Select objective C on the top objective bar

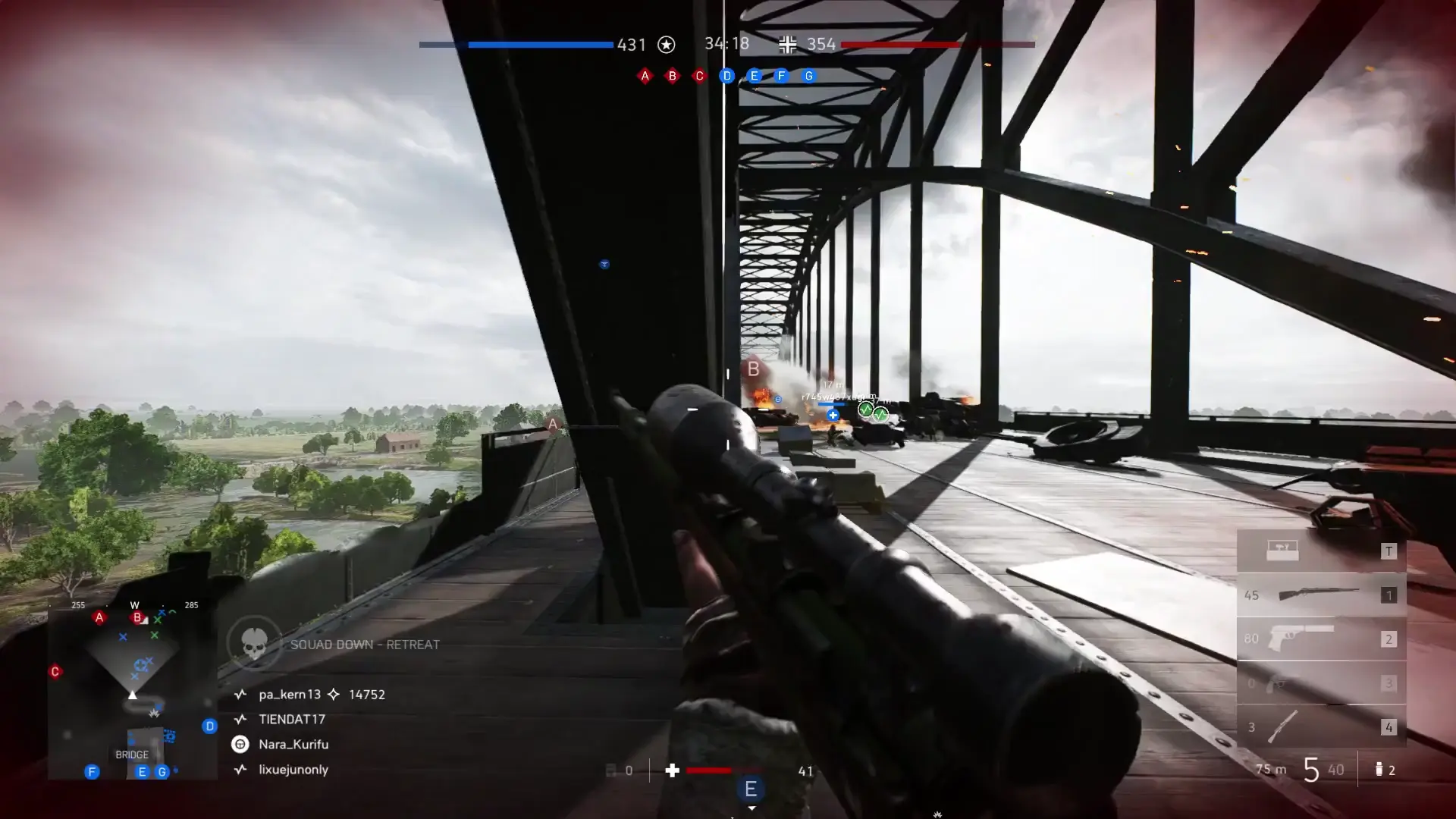(x=699, y=76)
